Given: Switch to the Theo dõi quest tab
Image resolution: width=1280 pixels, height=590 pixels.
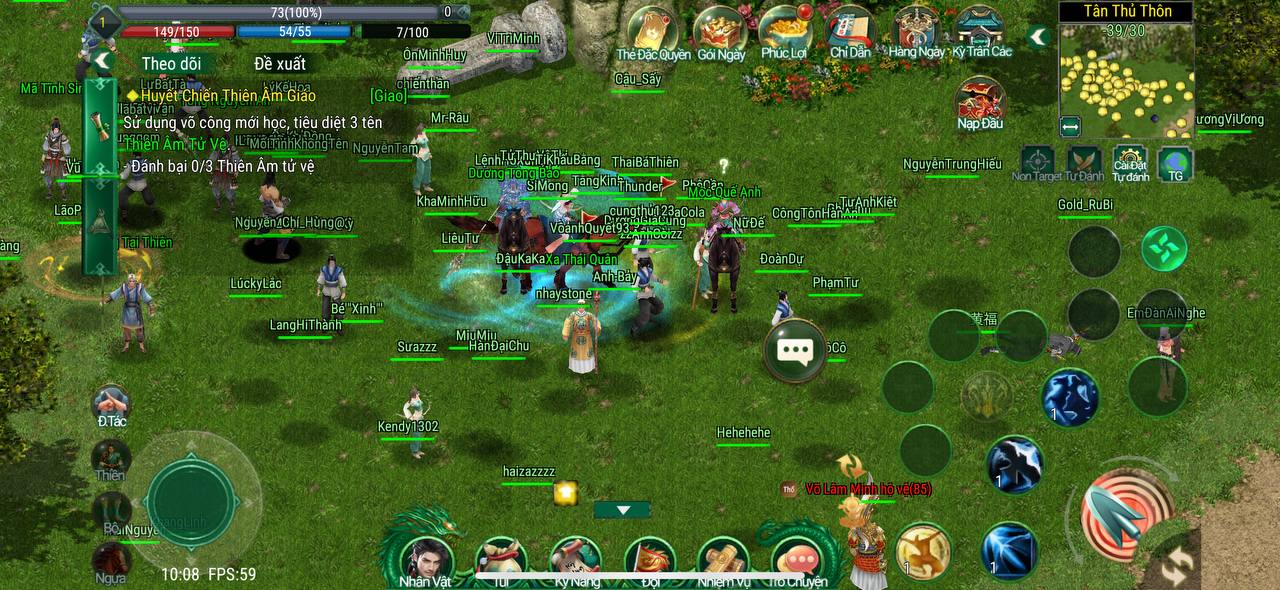Looking at the screenshot, I should pyautogui.click(x=171, y=63).
